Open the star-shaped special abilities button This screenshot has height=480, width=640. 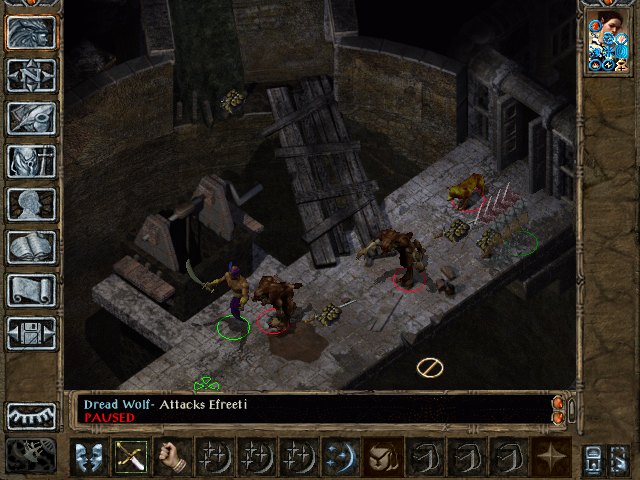551,456
